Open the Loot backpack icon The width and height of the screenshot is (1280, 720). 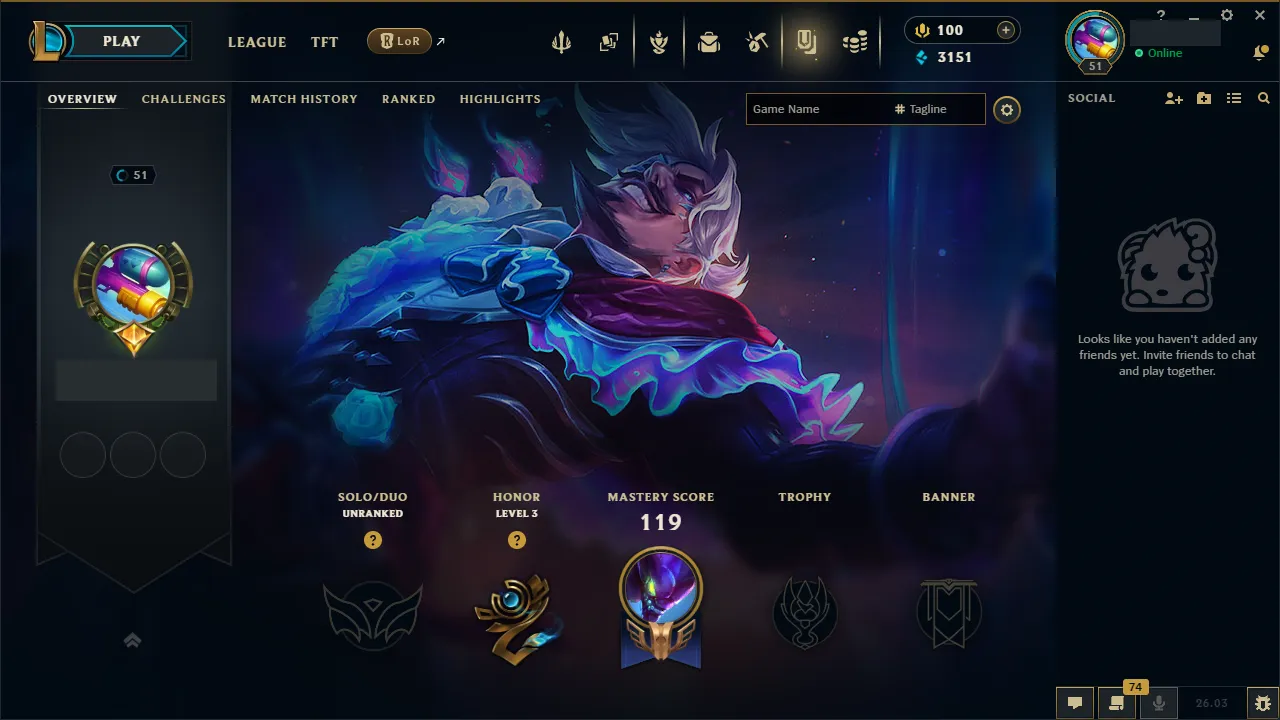[709, 40]
